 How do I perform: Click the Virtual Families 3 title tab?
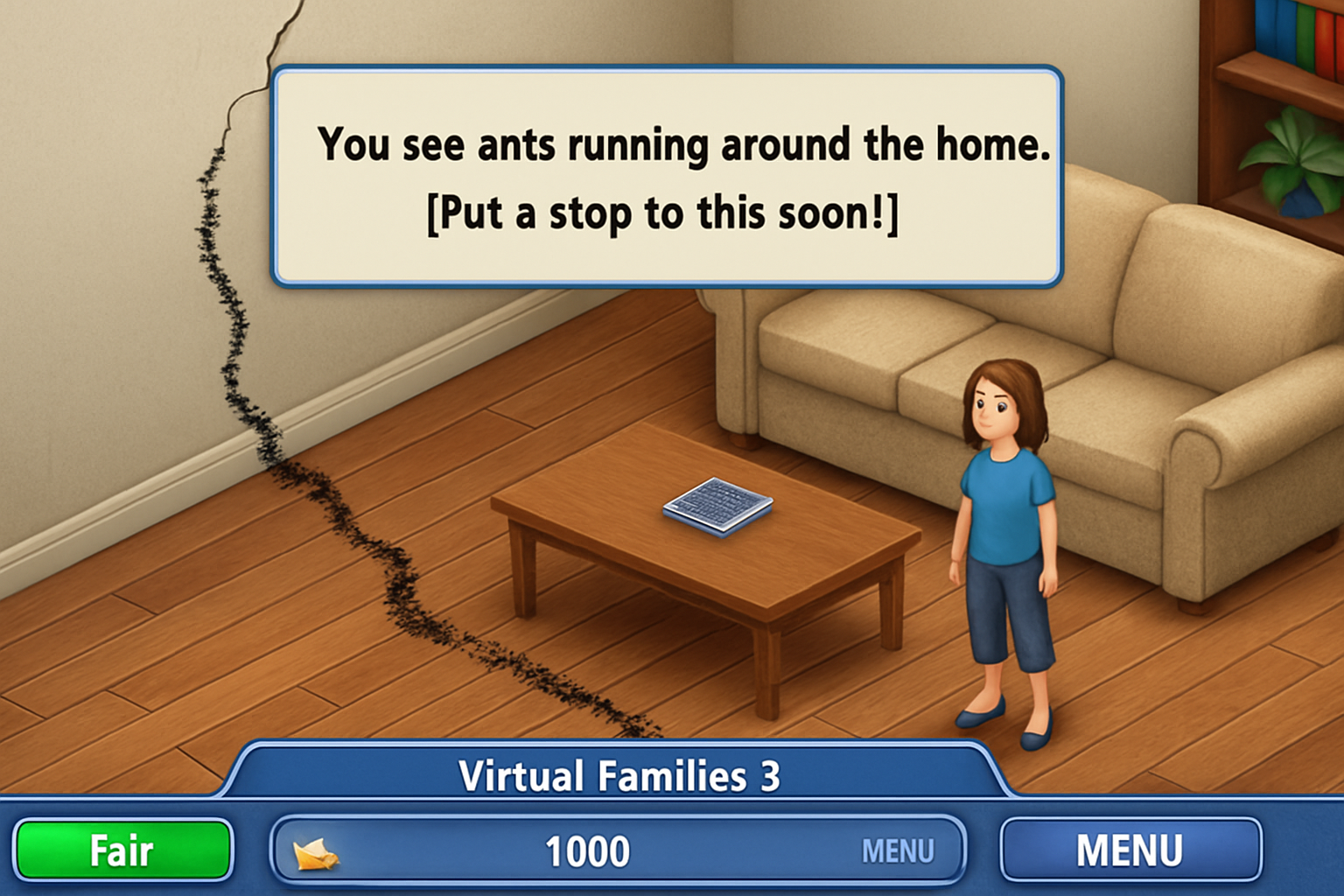click(x=618, y=774)
